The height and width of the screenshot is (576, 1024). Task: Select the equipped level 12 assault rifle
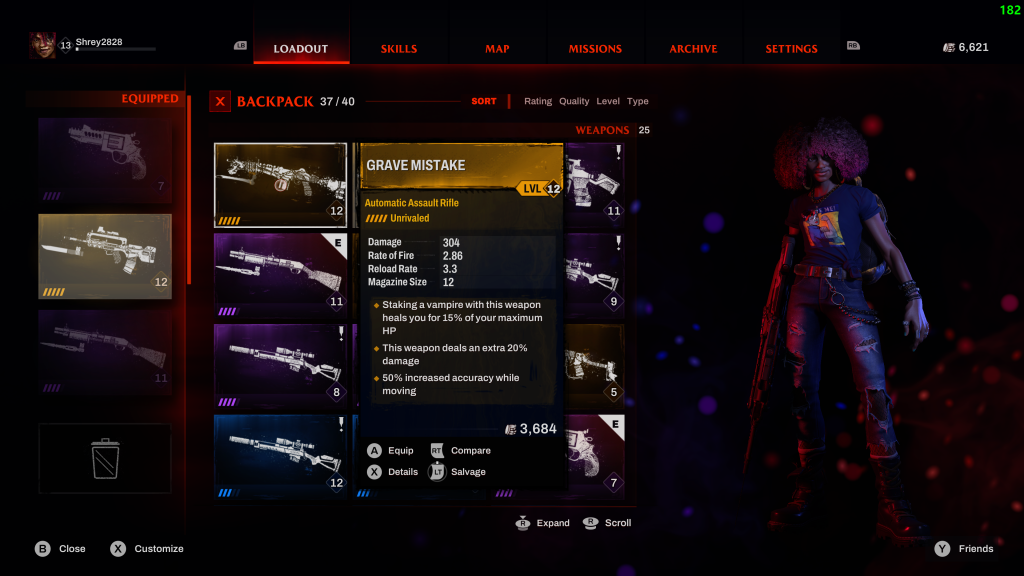(105, 256)
